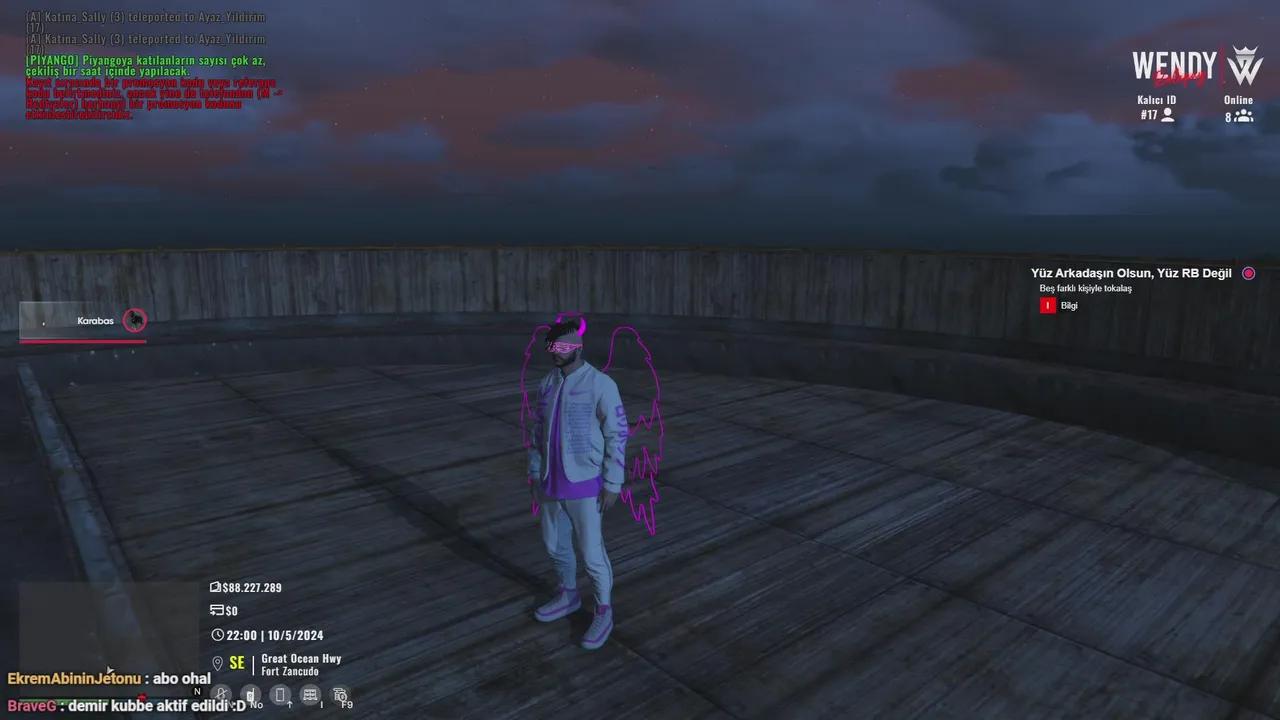Click the inventory grid icon labeled I
Image resolution: width=1280 pixels, height=720 pixels.
coord(310,693)
